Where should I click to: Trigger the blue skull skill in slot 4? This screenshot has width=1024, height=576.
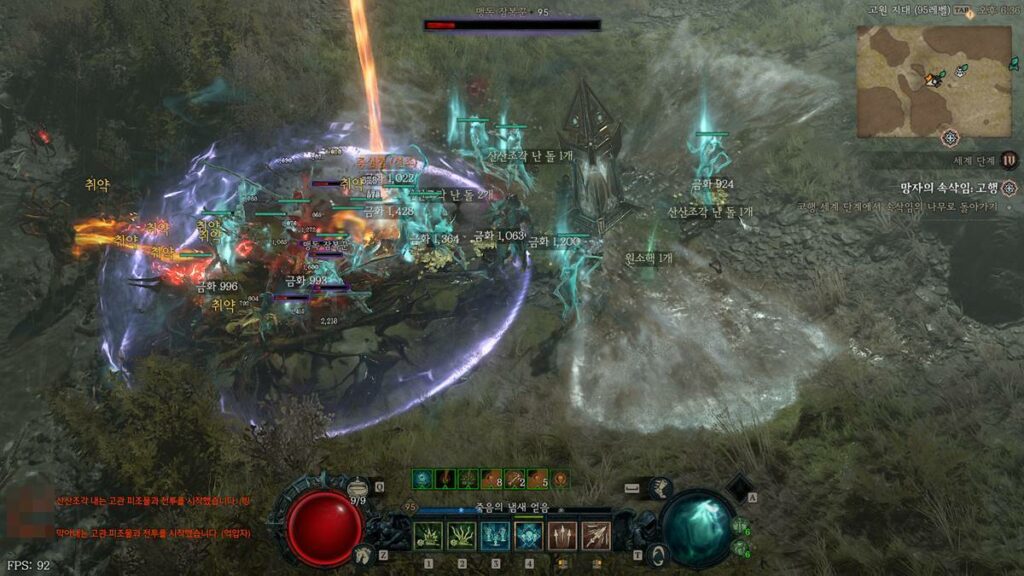(x=529, y=536)
